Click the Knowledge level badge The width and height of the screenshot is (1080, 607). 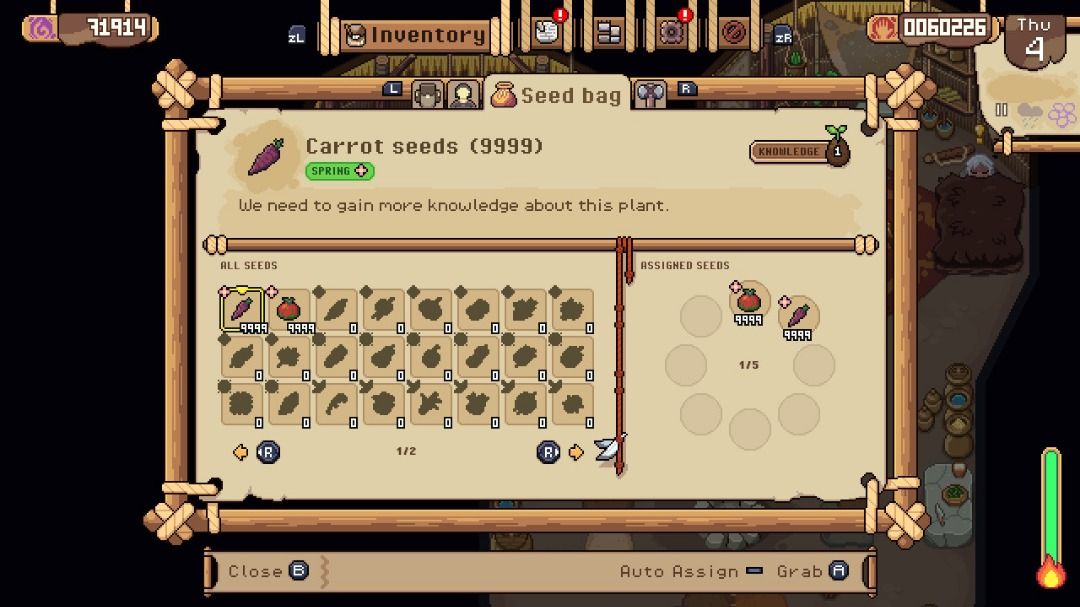(x=799, y=151)
